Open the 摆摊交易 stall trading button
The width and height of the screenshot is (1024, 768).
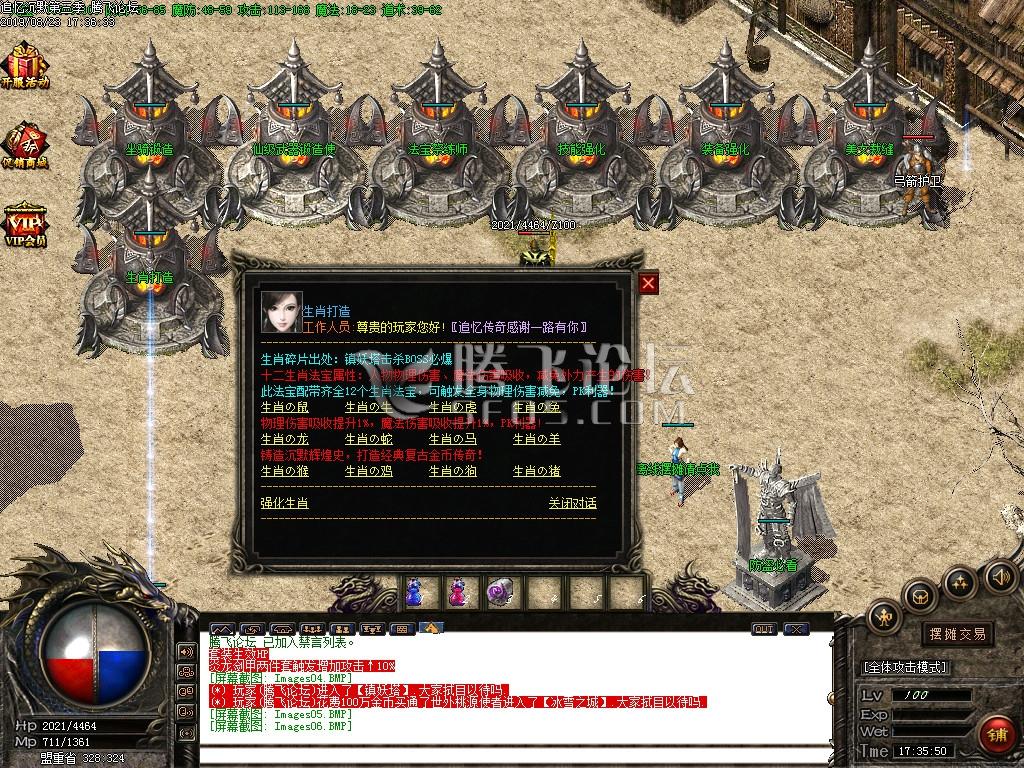pos(957,633)
